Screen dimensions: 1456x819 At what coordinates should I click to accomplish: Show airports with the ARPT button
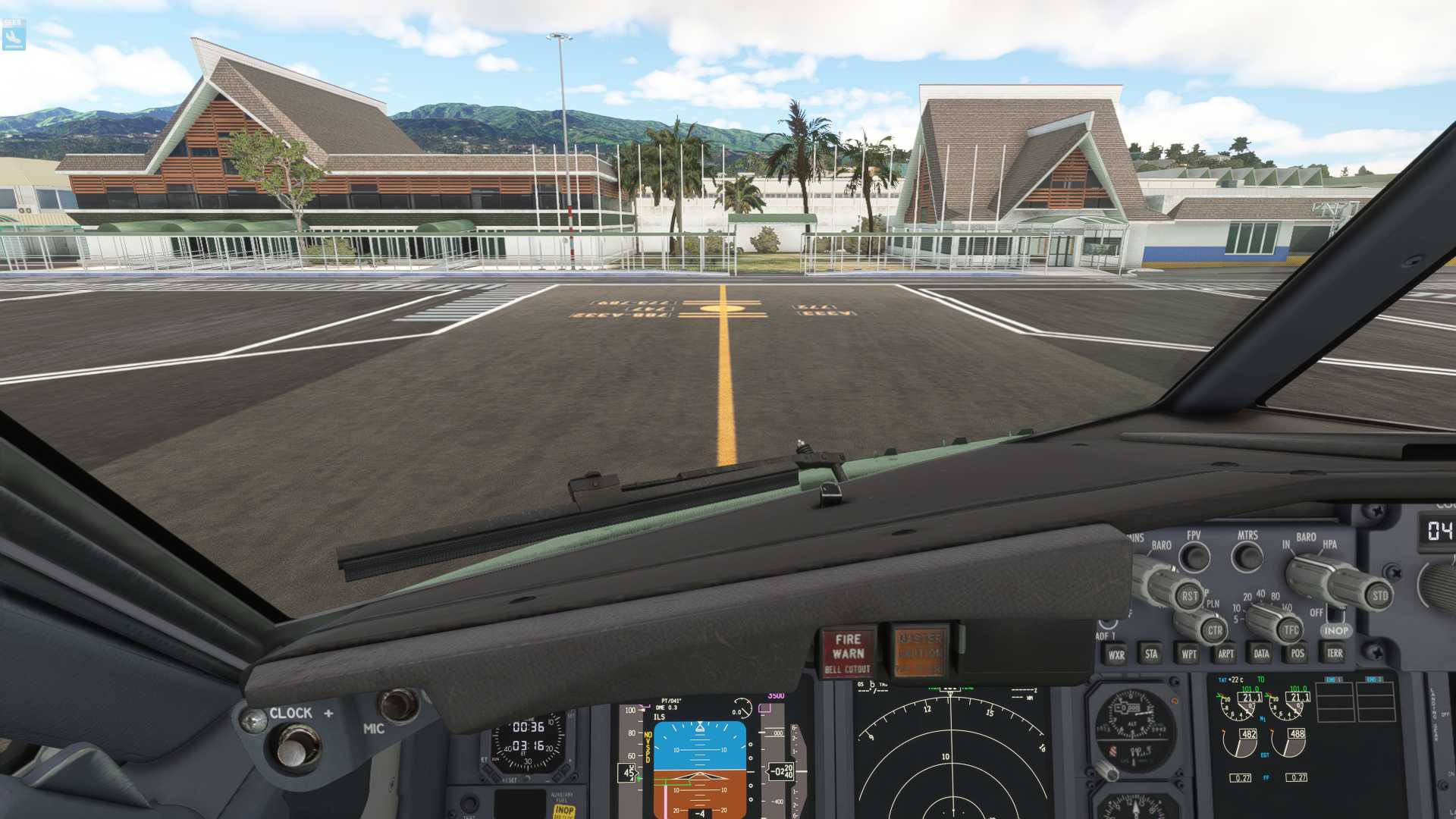coord(1225,654)
